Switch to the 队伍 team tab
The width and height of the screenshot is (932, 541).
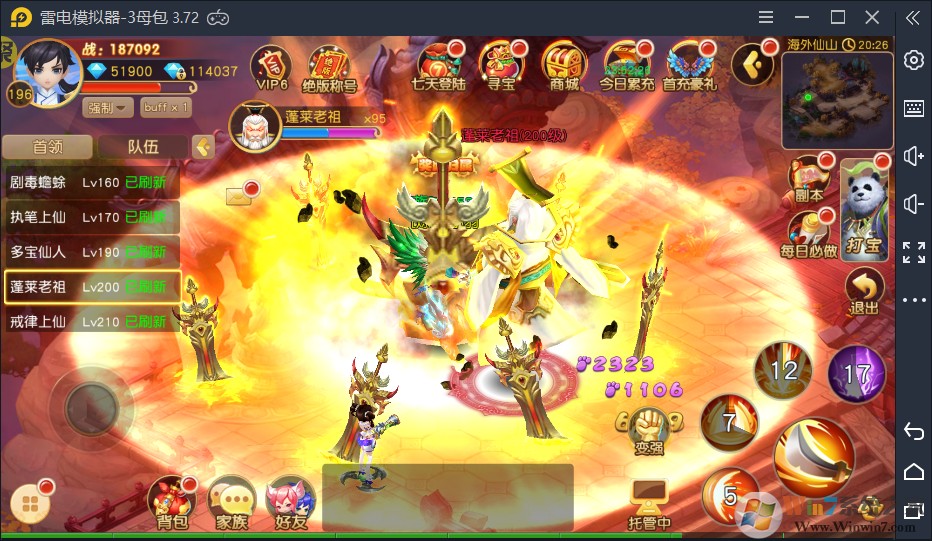coord(143,147)
